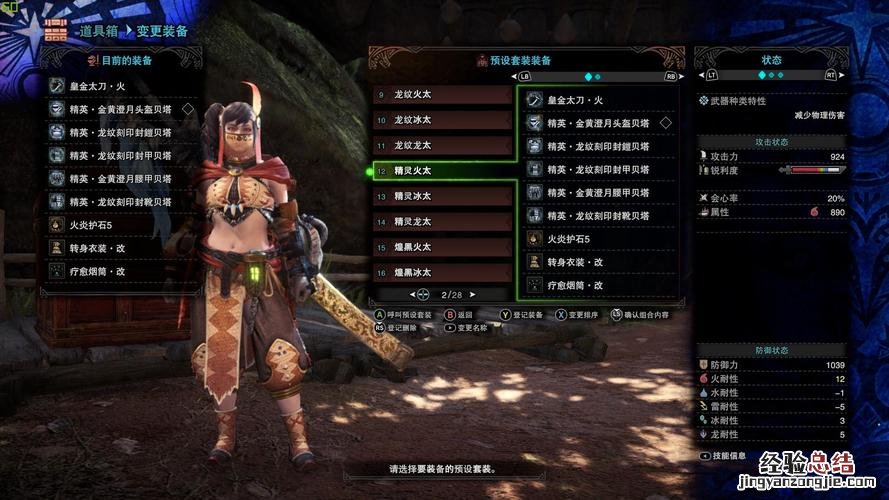
Task: Select 精英·金黄澄月头盔贝塔 in the preset details panel
Action: pyautogui.click(x=600, y=123)
